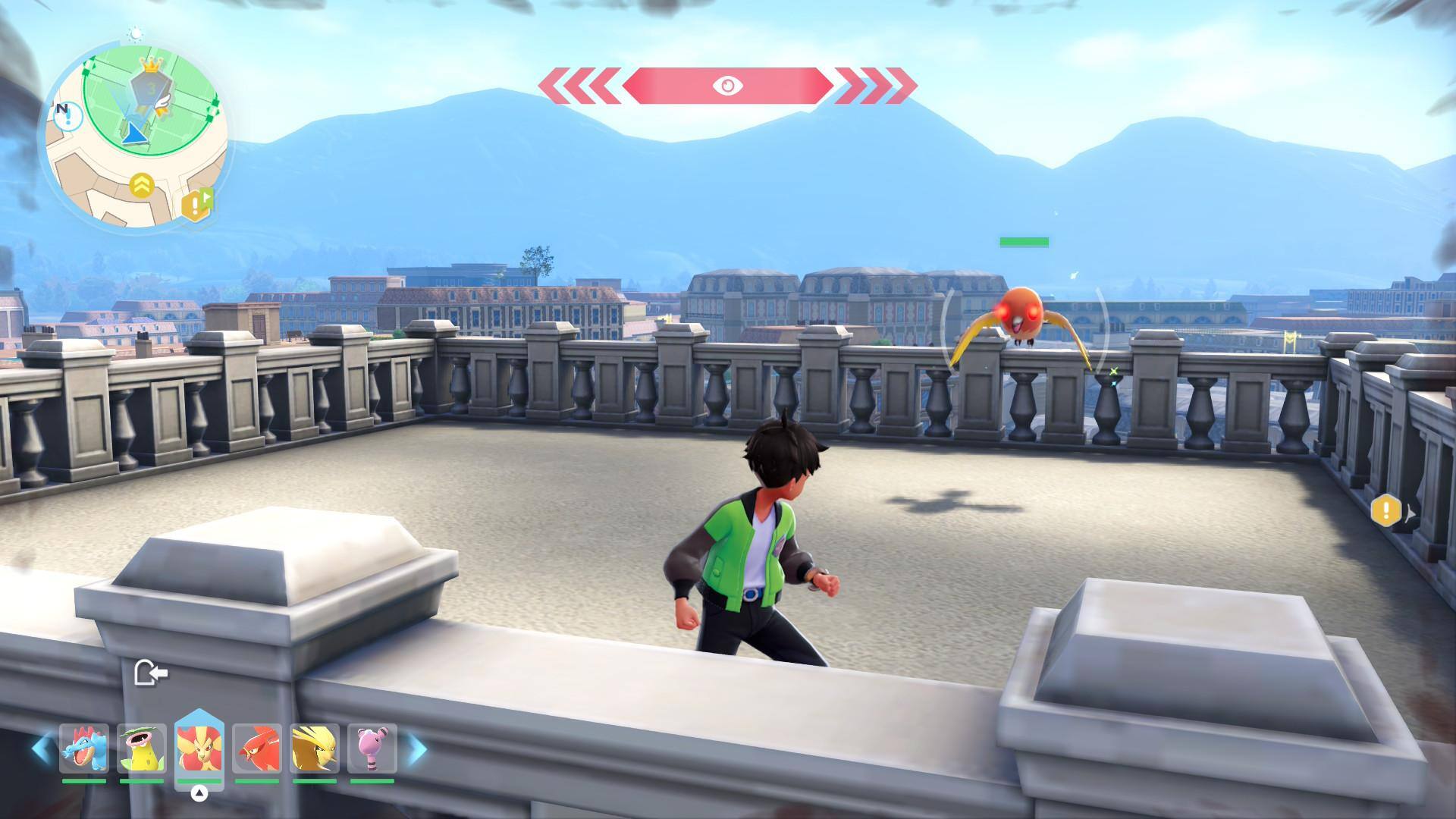Click the red eye alert banner
This screenshot has width=1456, height=819.
727,85
